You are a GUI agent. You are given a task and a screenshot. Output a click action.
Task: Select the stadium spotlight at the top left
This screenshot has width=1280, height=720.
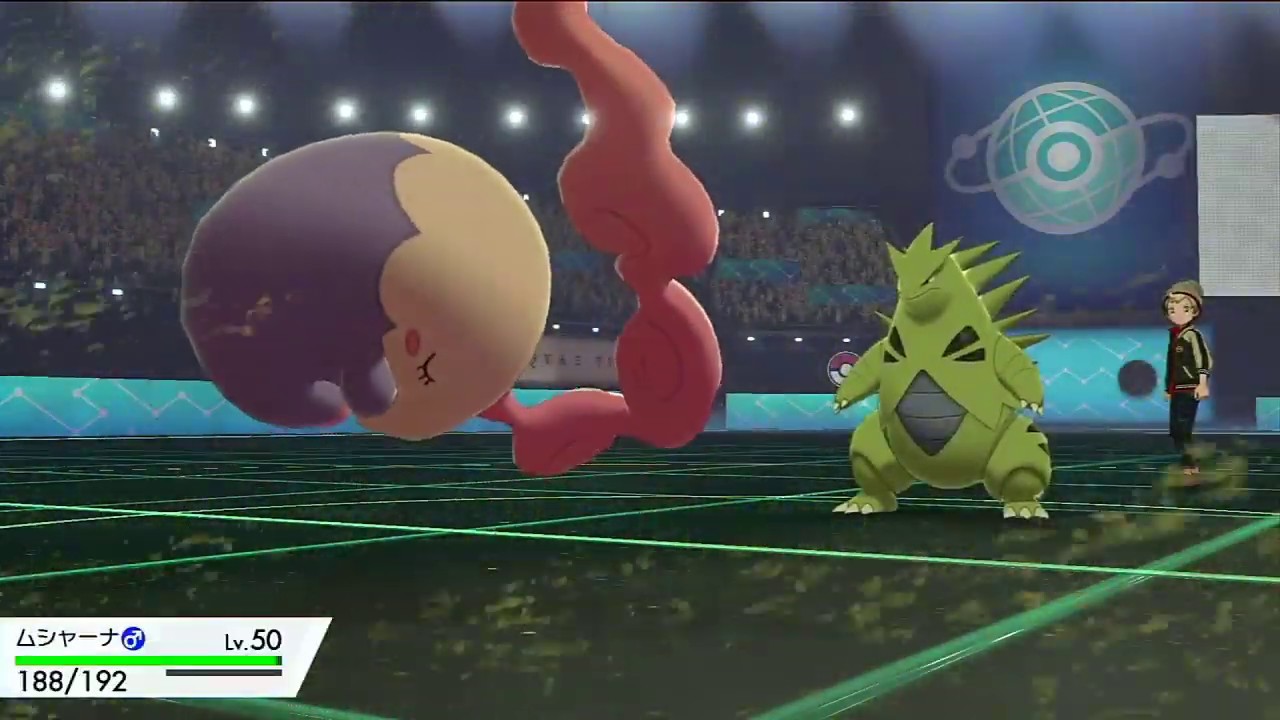55,88
